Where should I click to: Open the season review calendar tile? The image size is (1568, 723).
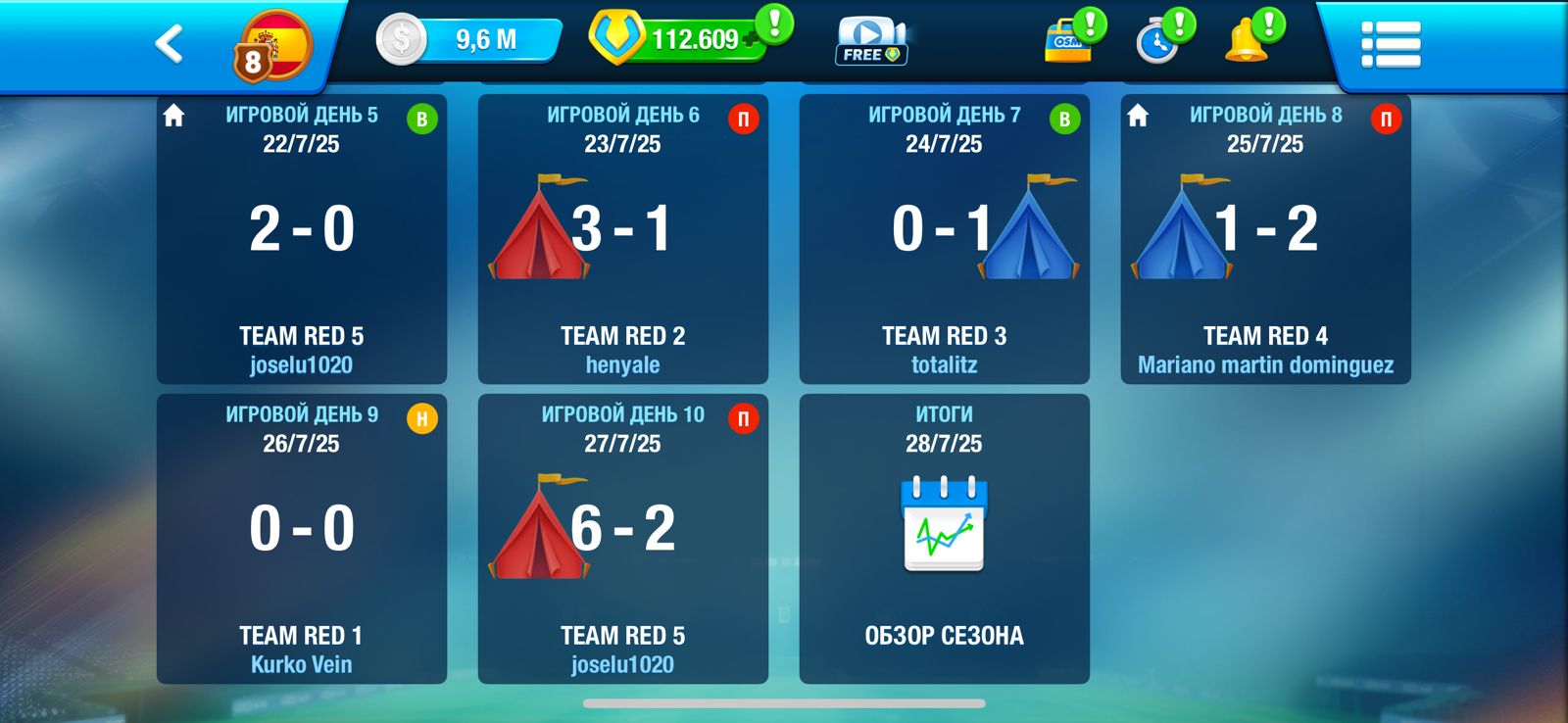click(945, 539)
